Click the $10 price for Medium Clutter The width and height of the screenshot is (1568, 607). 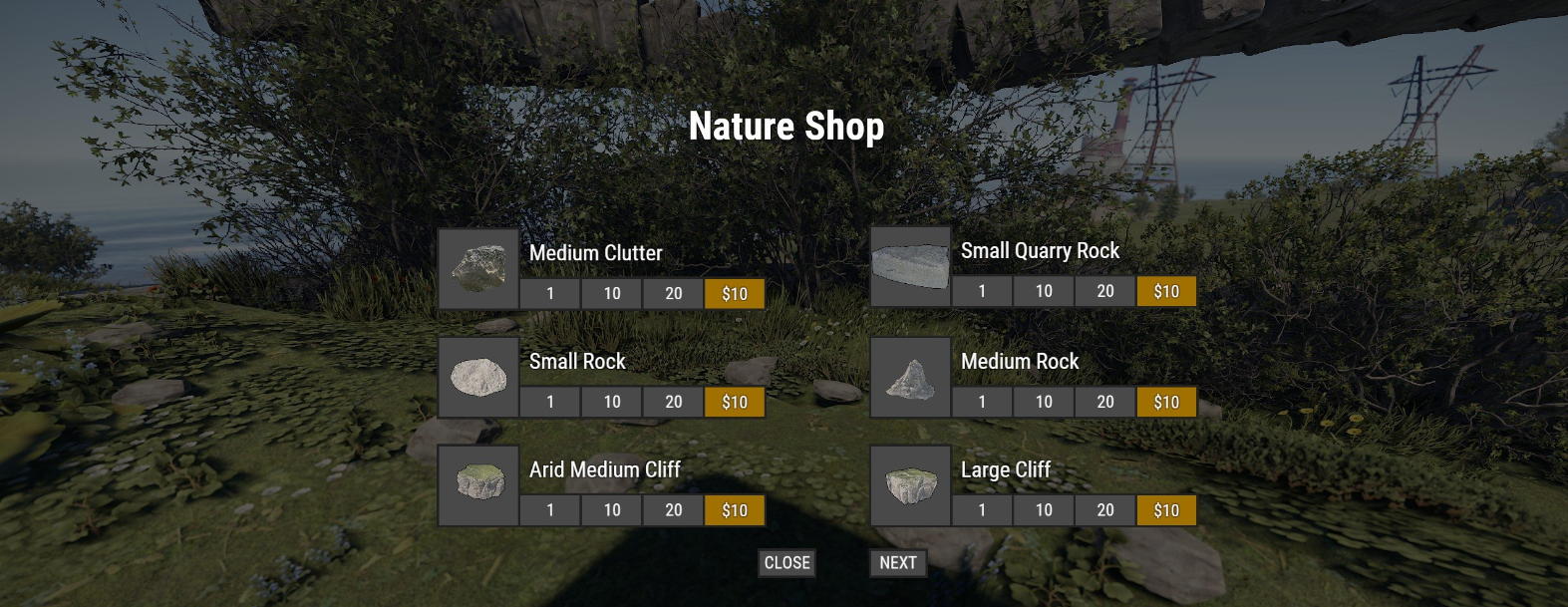point(735,294)
